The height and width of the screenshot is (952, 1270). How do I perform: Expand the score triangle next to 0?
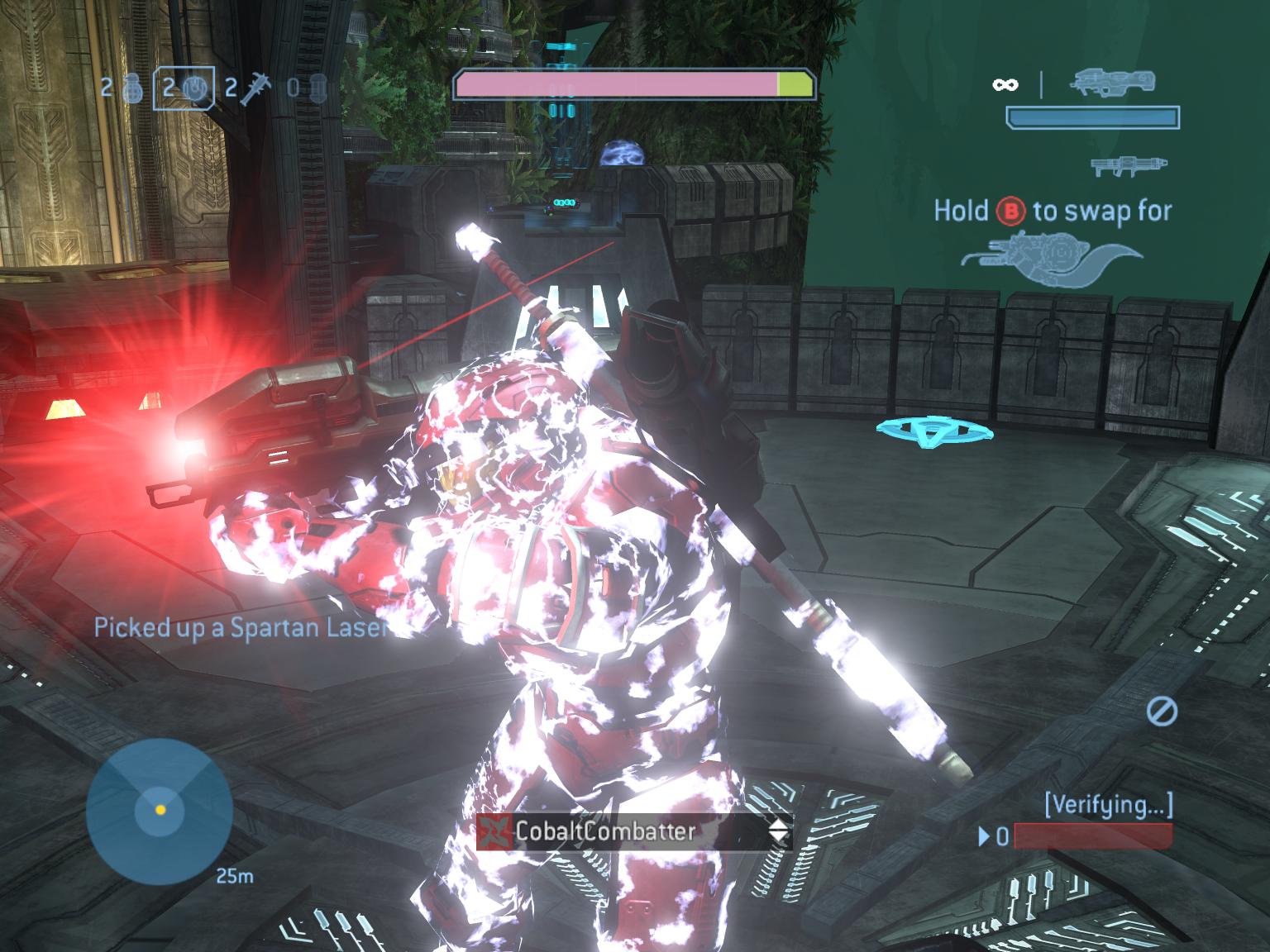pyautogui.click(x=984, y=837)
